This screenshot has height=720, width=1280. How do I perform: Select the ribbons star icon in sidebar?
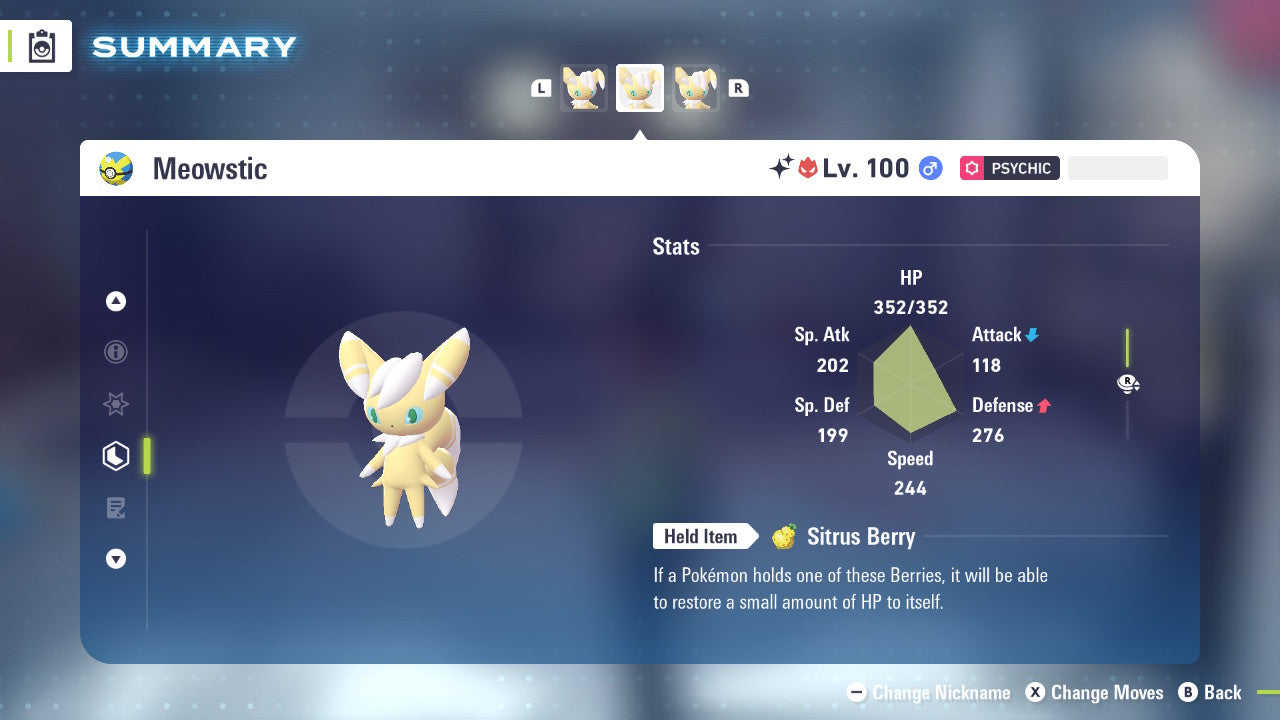point(115,404)
